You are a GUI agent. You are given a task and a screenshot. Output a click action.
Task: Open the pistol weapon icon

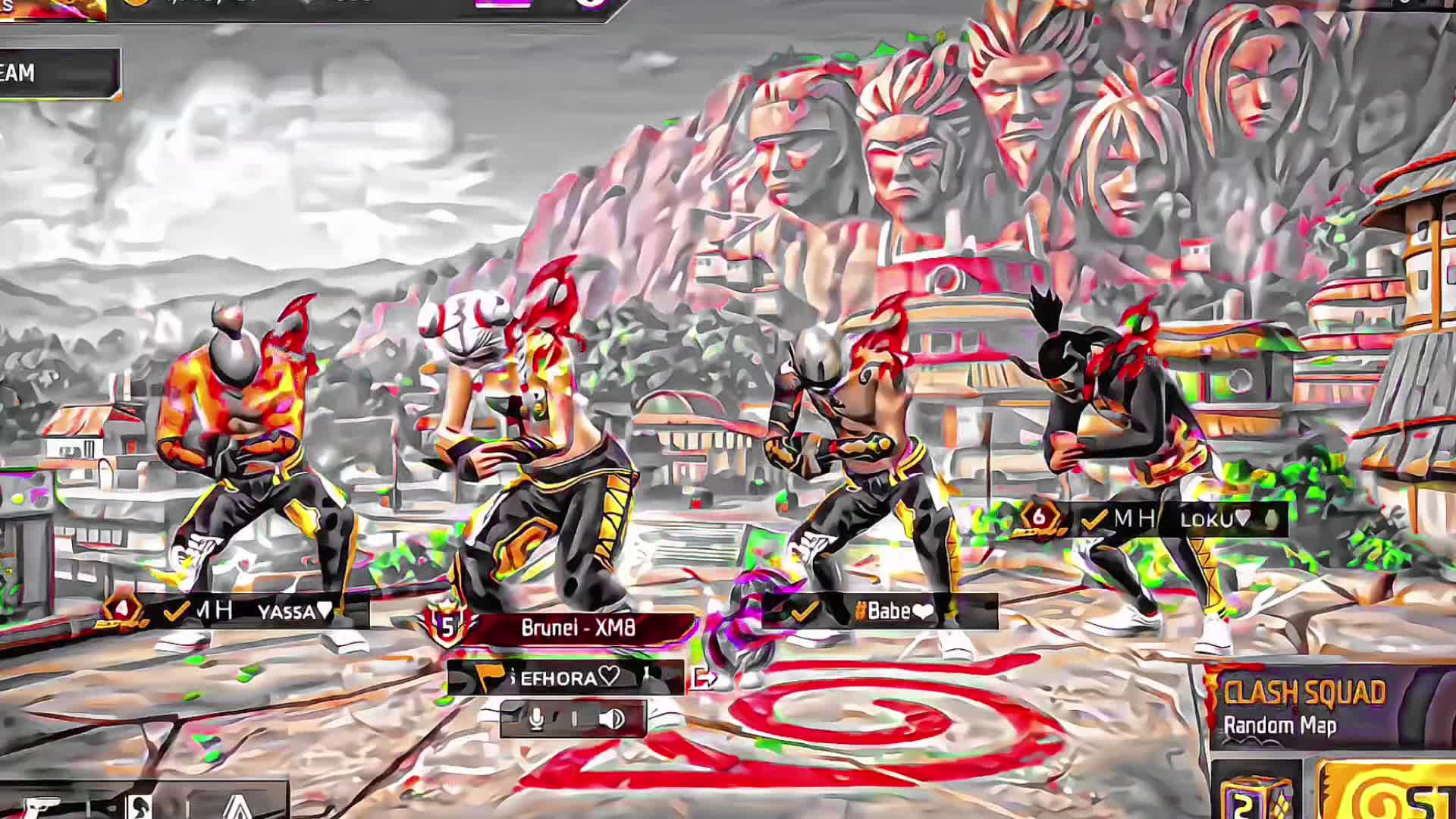[42, 805]
